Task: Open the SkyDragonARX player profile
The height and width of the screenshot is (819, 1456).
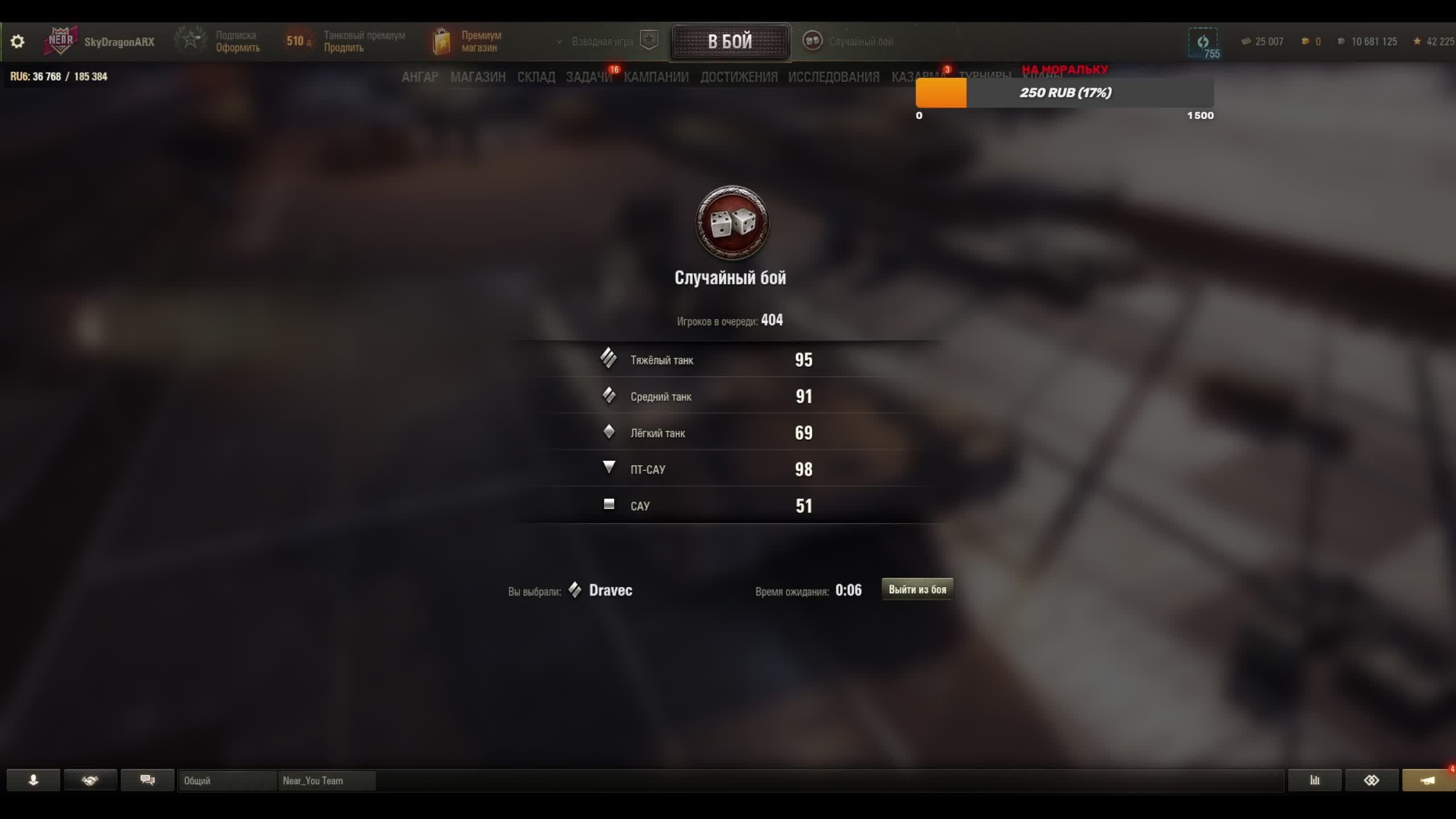Action: [x=119, y=42]
